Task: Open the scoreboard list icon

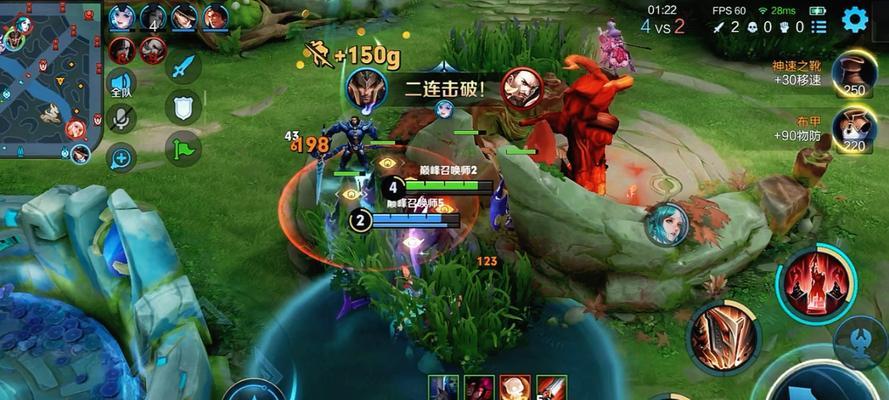Action: (817, 28)
